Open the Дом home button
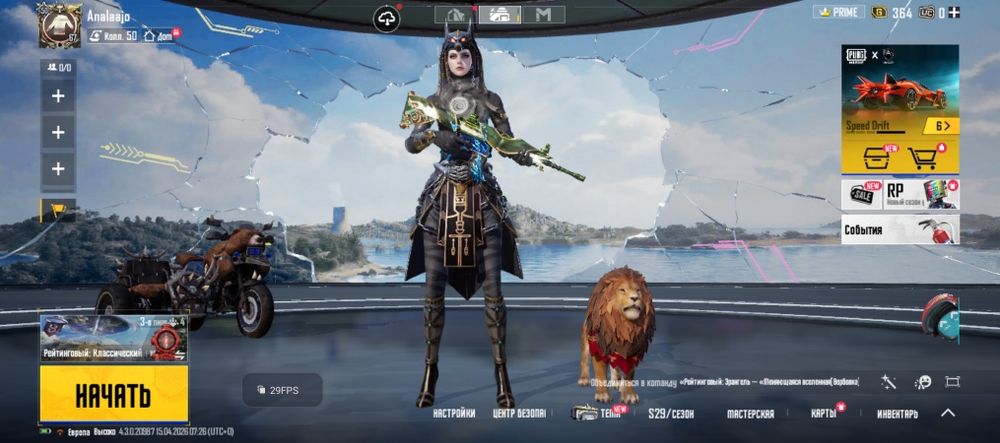1000x443 pixels. click(161, 36)
